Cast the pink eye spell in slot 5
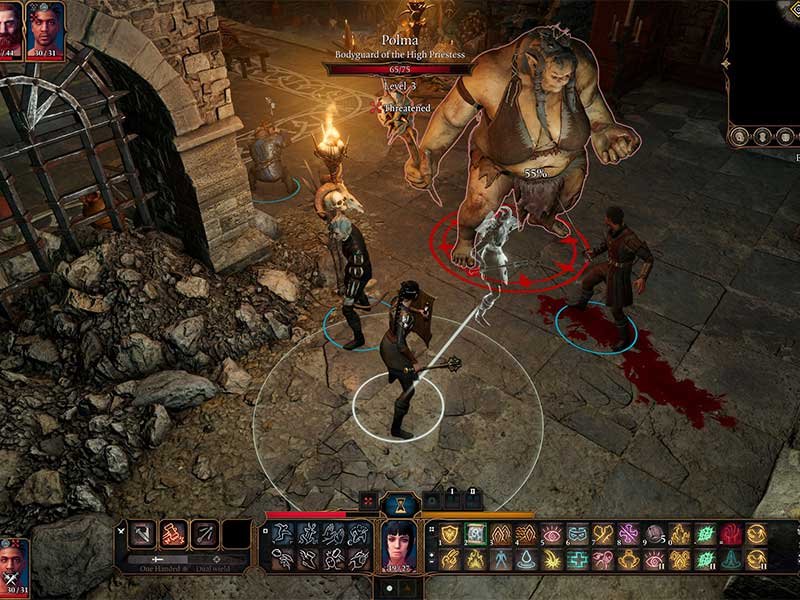 pyautogui.click(x=552, y=534)
